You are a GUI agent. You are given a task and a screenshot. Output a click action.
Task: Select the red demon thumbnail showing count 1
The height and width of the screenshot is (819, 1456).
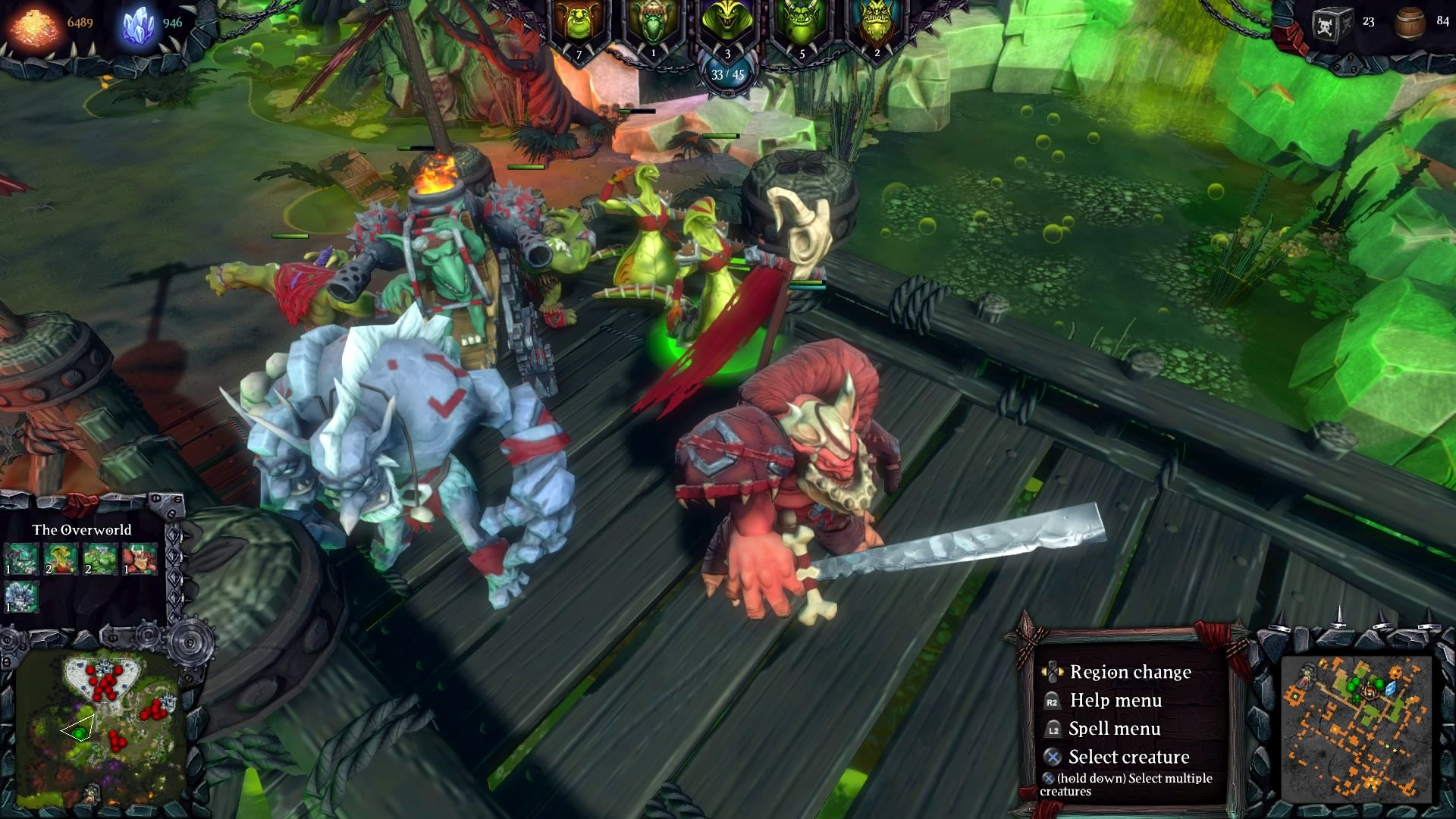(140, 559)
